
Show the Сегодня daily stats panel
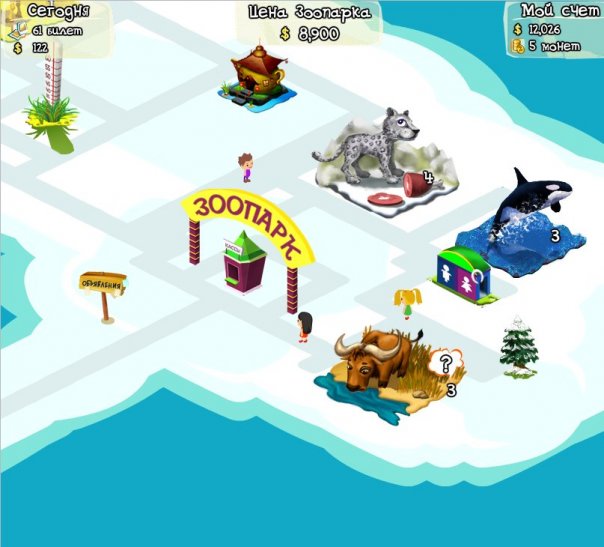coord(56,28)
